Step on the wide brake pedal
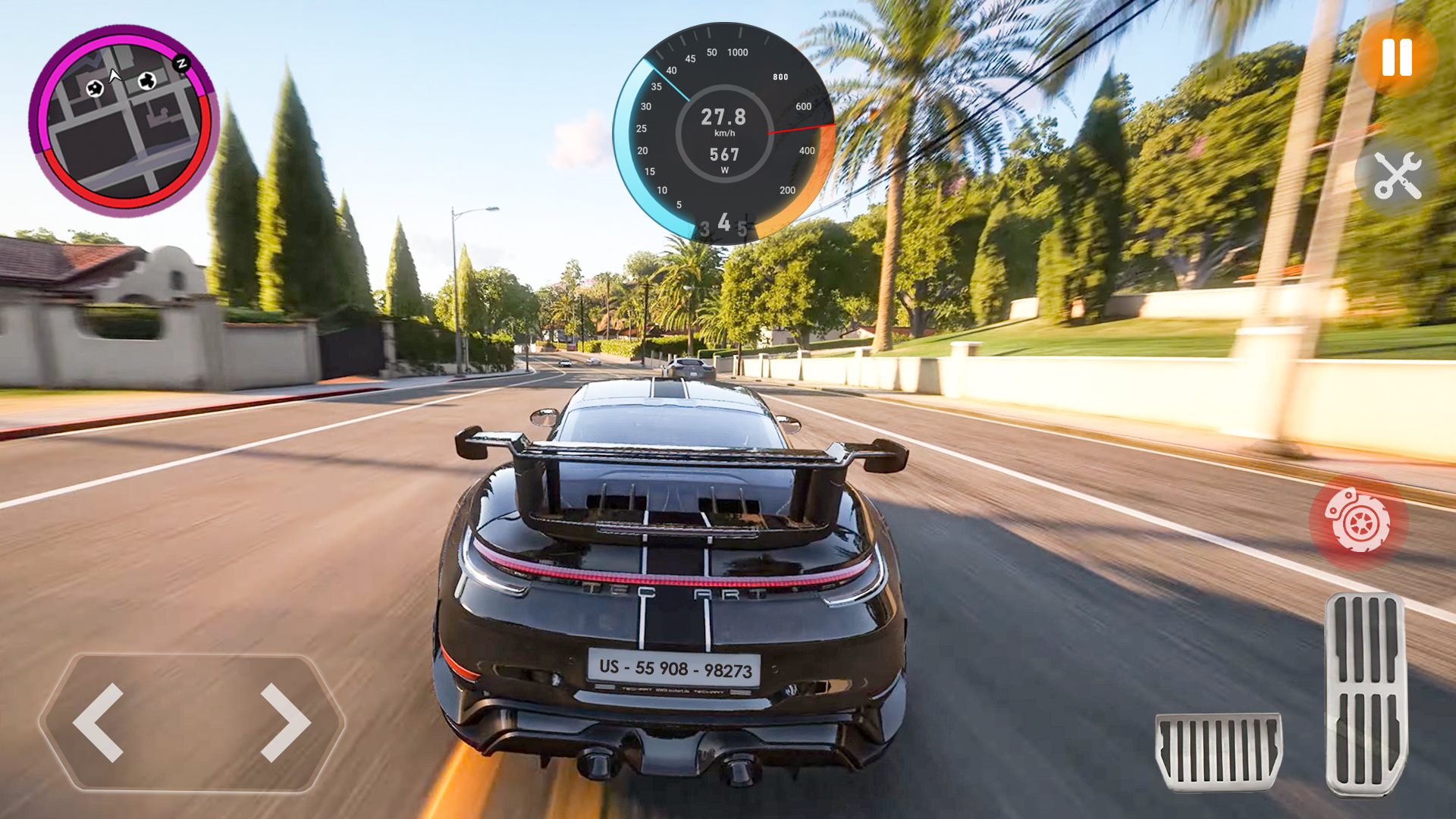1456x819 pixels. tap(1219, 751)
